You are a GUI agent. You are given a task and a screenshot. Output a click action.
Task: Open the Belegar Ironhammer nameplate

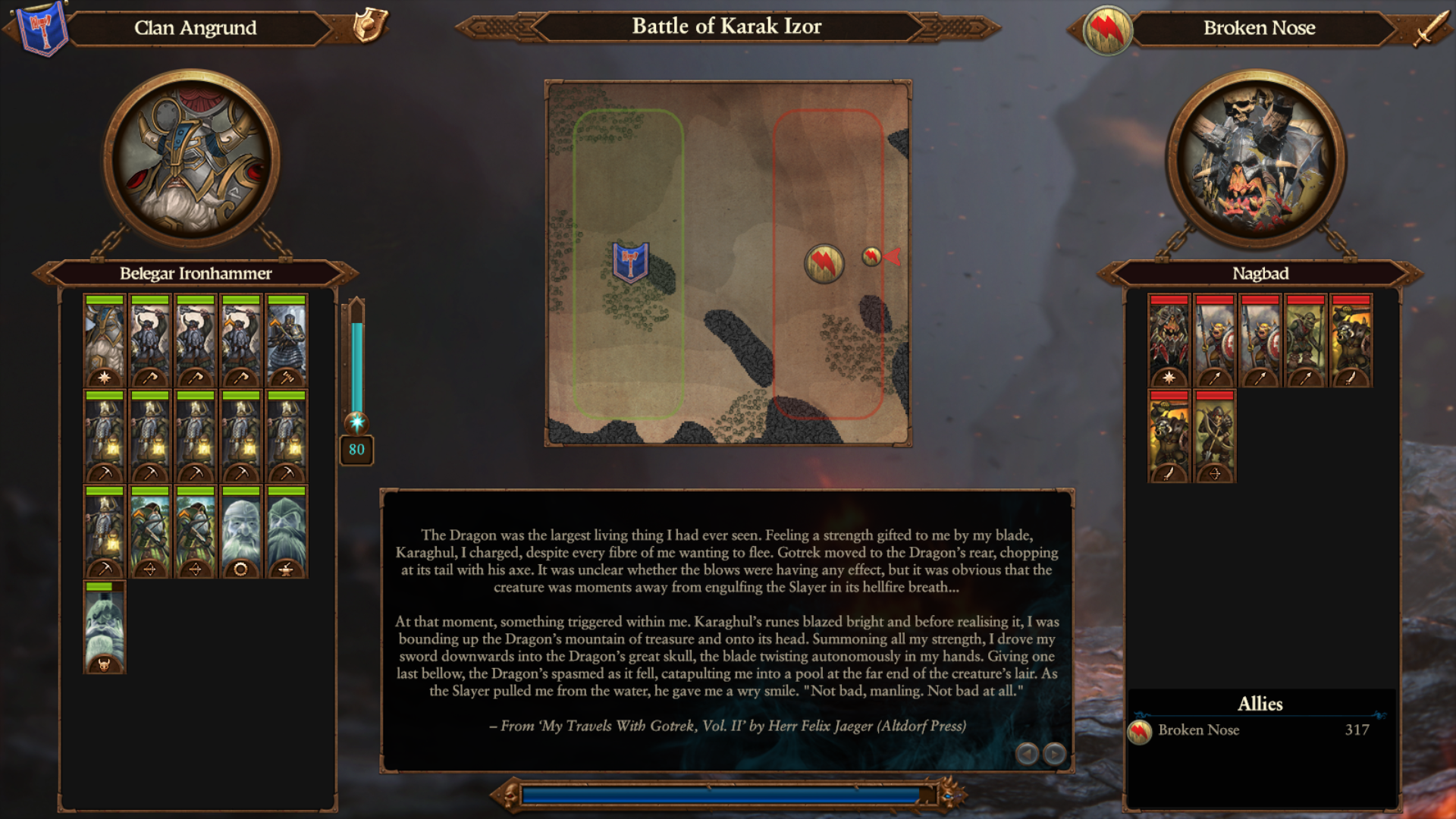(x=196, y=274)
